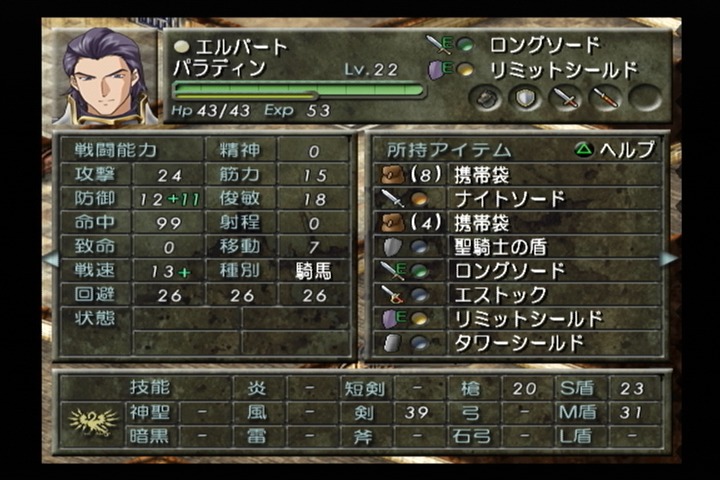Choose the 携帯袋 (8) pouch in inventory
Image resolution: width=720 pixels, height=480 pixels.
click(x=518, y=174)
